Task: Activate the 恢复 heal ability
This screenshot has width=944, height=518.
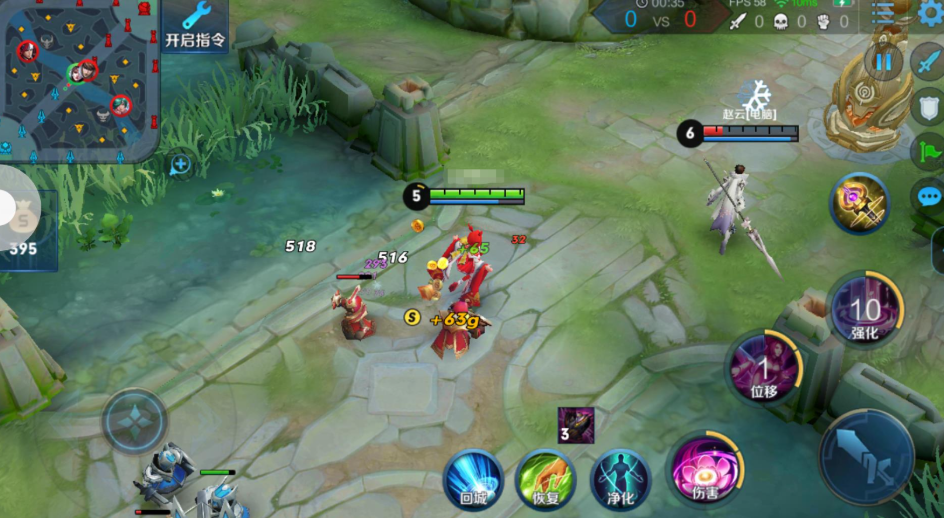Action: pyautogui.click(x=545, y=479)
